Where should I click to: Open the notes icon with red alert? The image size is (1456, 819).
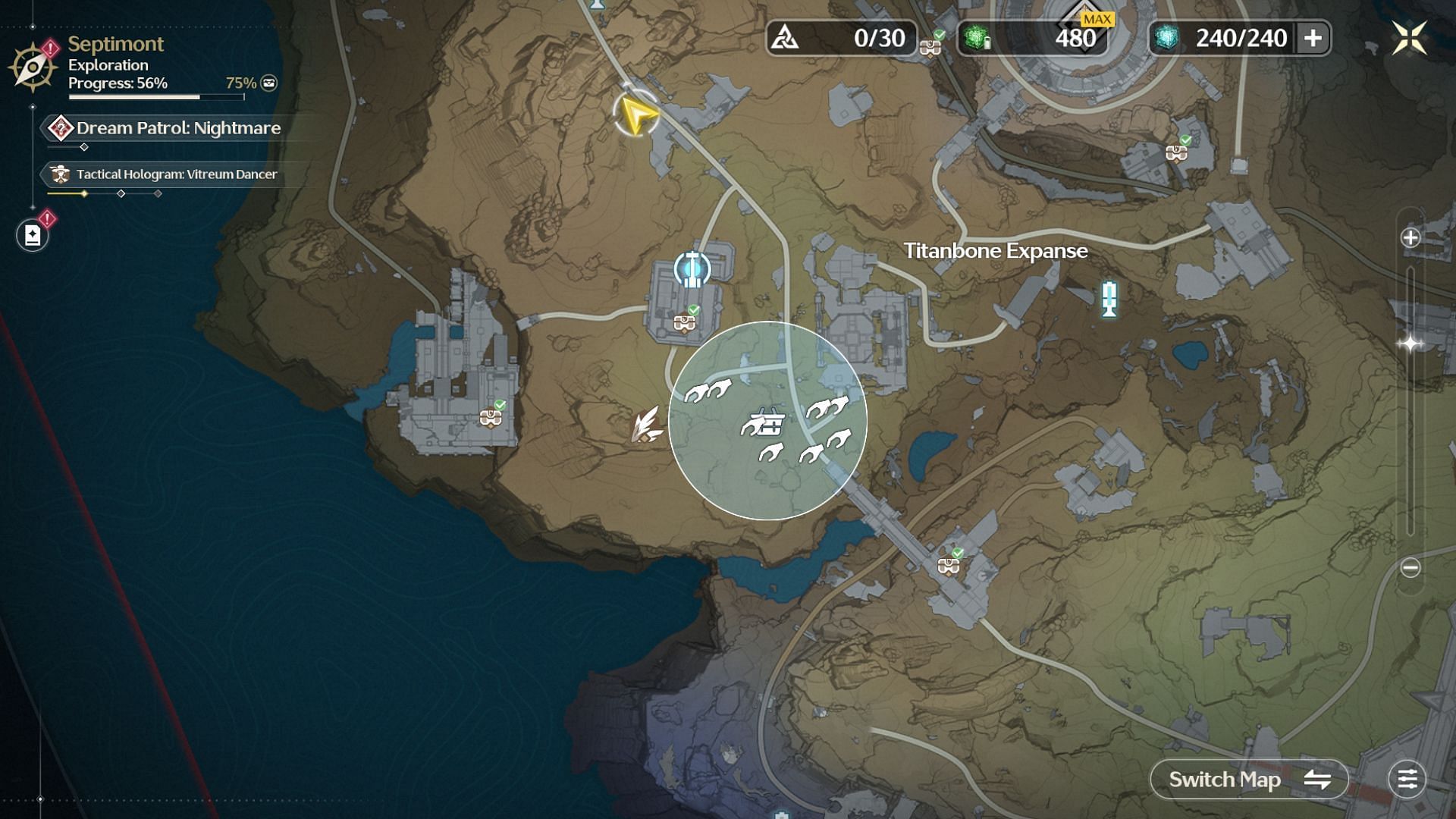pyautogui.click(x=33, y=235)
